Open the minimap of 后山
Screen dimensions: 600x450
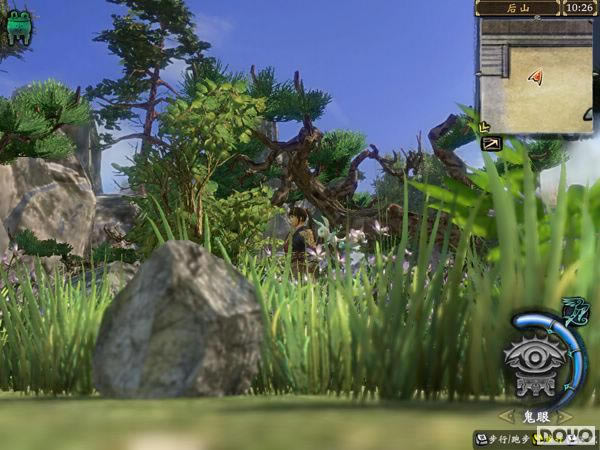536,76
